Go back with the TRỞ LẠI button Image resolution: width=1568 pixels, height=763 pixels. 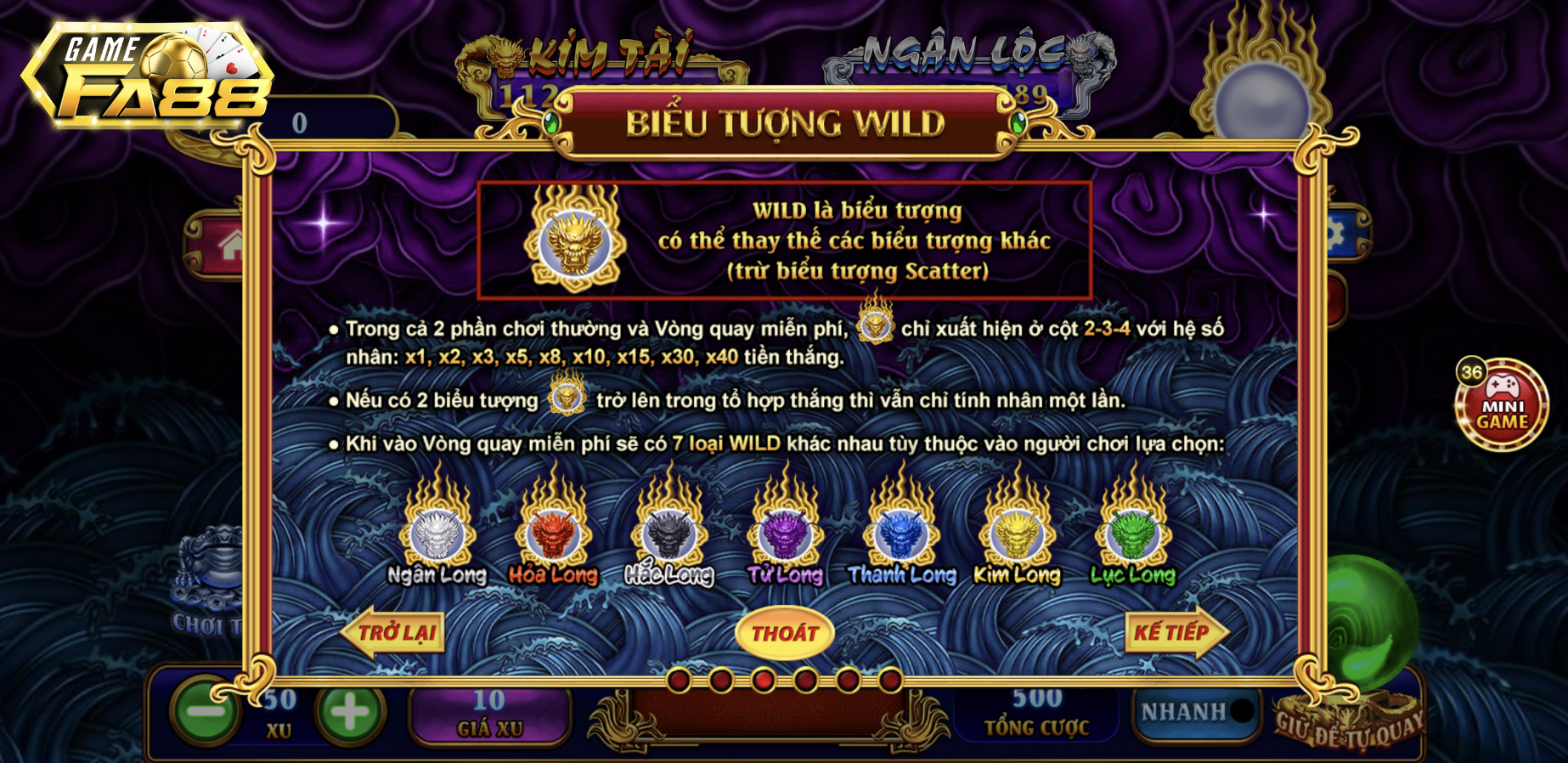click(393, 632)
